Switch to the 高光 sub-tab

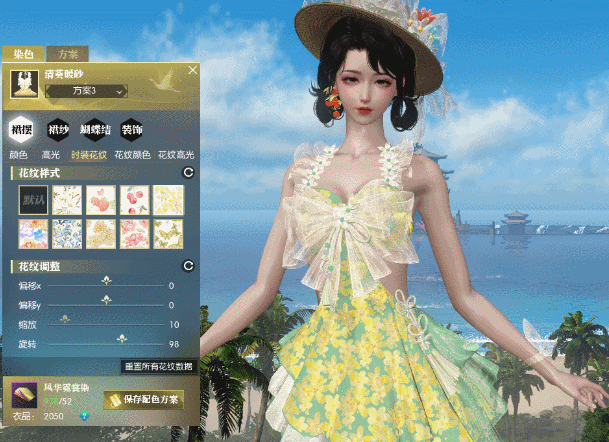51,155
